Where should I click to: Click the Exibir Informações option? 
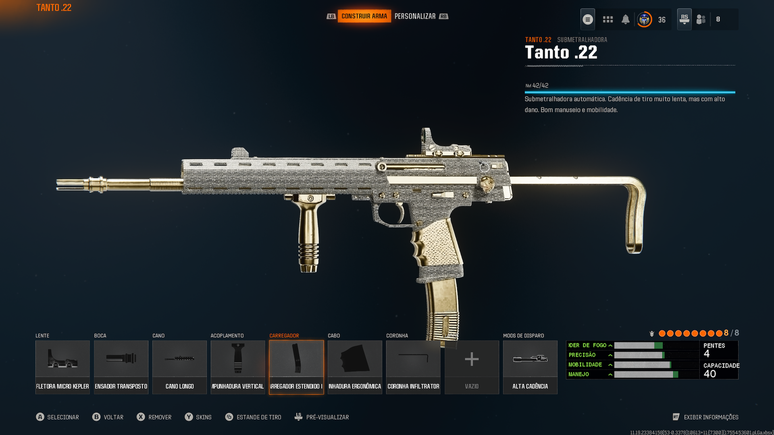pyautogui.click(x=706, y=417)
